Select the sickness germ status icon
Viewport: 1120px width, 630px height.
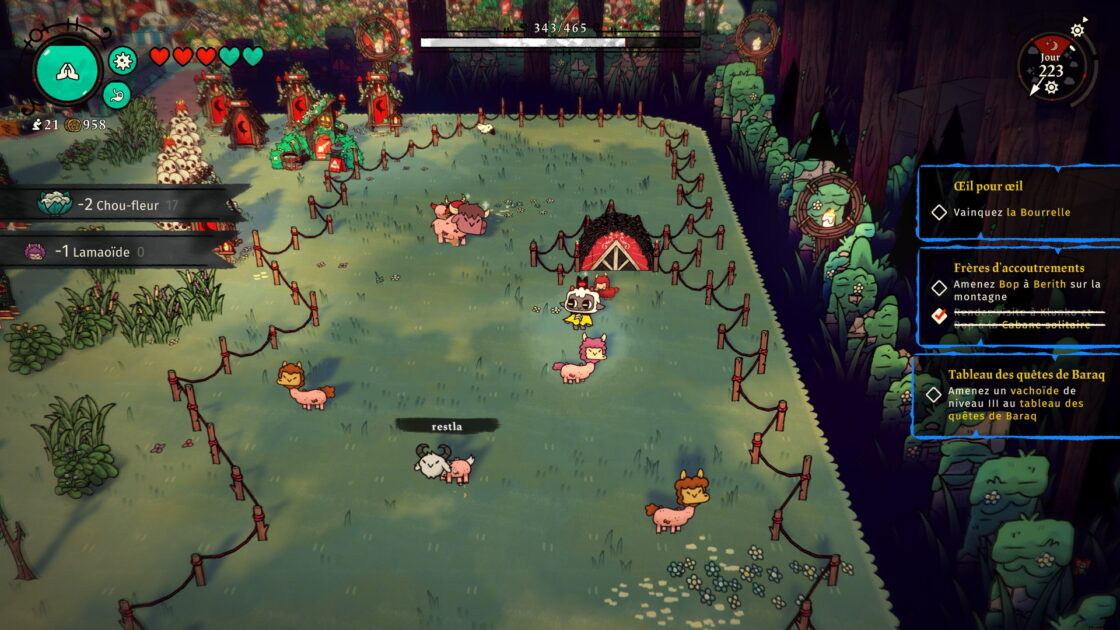tap(123, 61)
